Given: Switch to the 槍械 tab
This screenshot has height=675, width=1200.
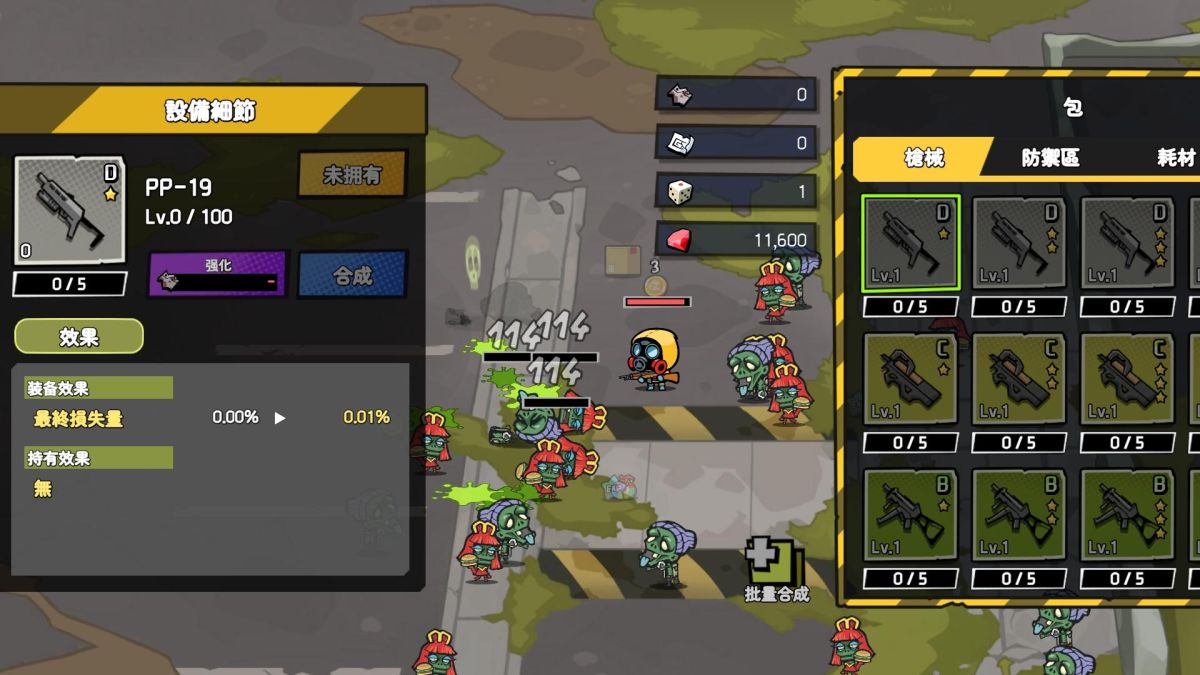Looking at the screenshot, I should click(924, 158).
